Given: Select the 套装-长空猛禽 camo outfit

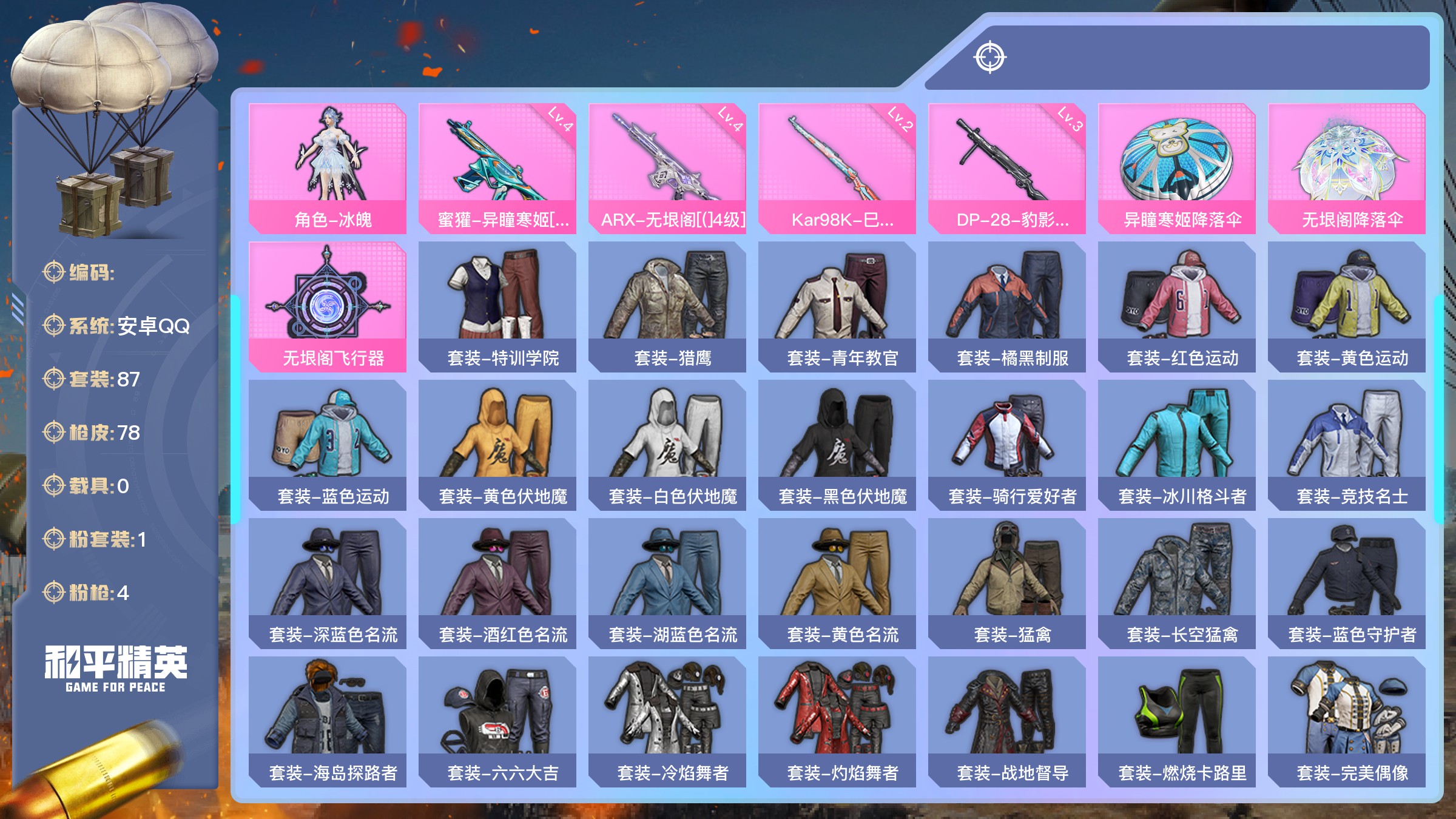Looking at the screenshot, I should pos(1177,583).
